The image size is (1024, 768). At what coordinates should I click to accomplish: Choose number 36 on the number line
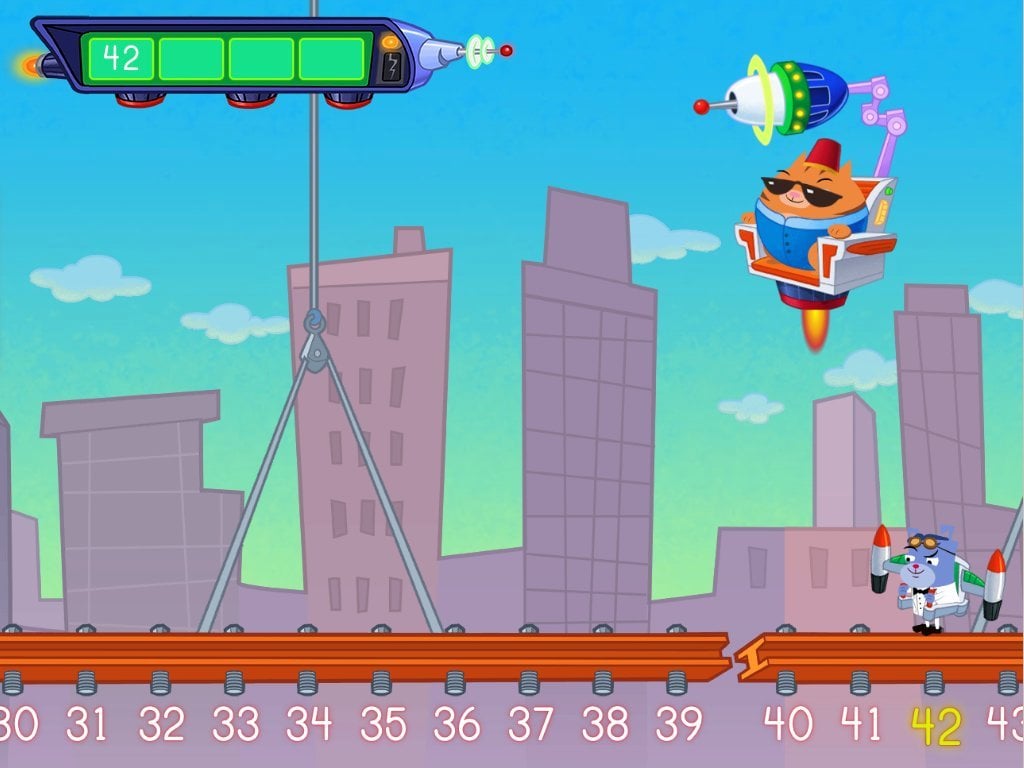(456, 724)
